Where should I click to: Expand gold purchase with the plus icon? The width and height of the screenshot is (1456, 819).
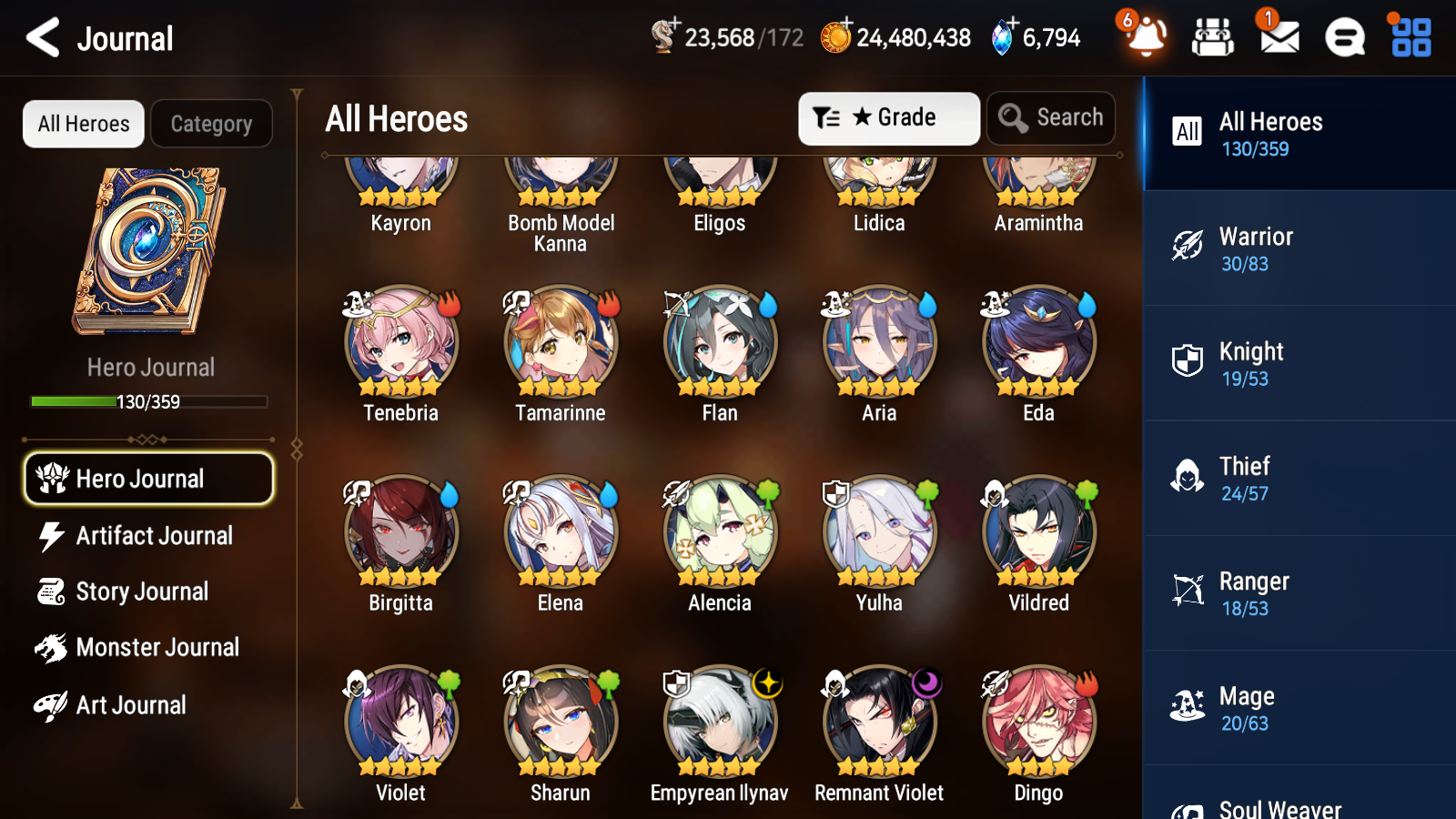(x=847, y=26)
